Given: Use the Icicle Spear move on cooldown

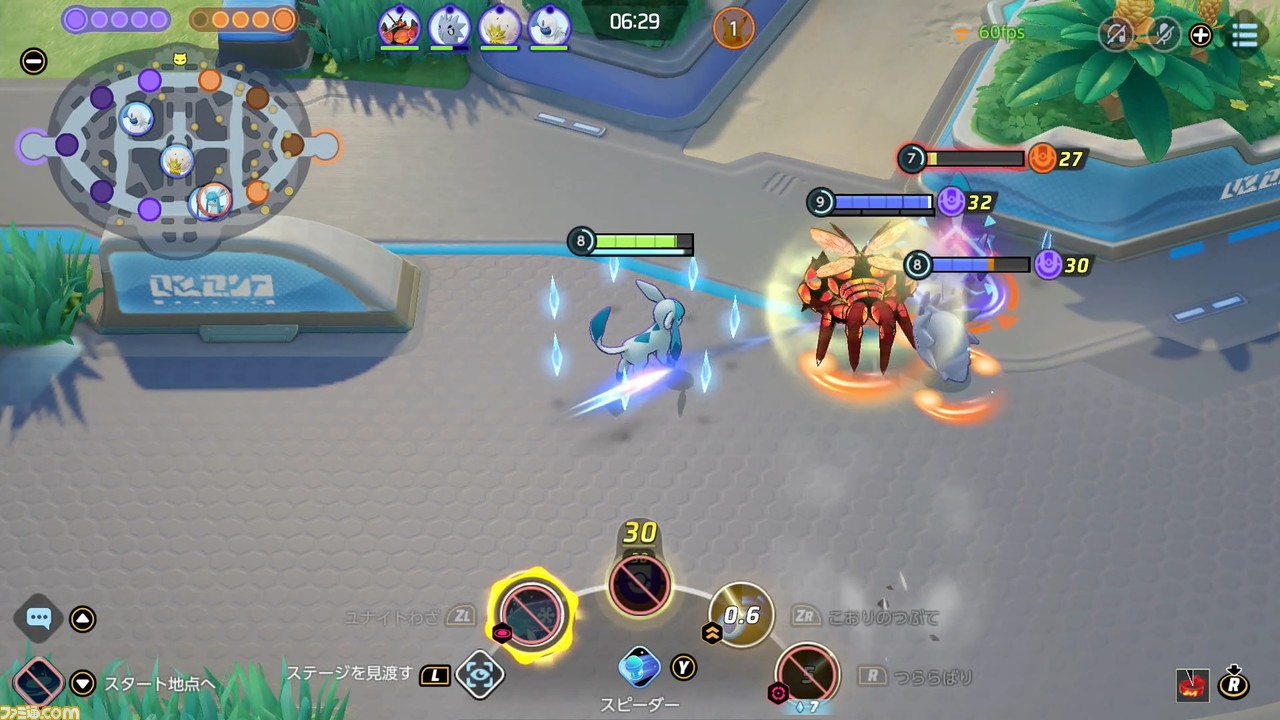Looking at the screenshot, I should [808, 673].
